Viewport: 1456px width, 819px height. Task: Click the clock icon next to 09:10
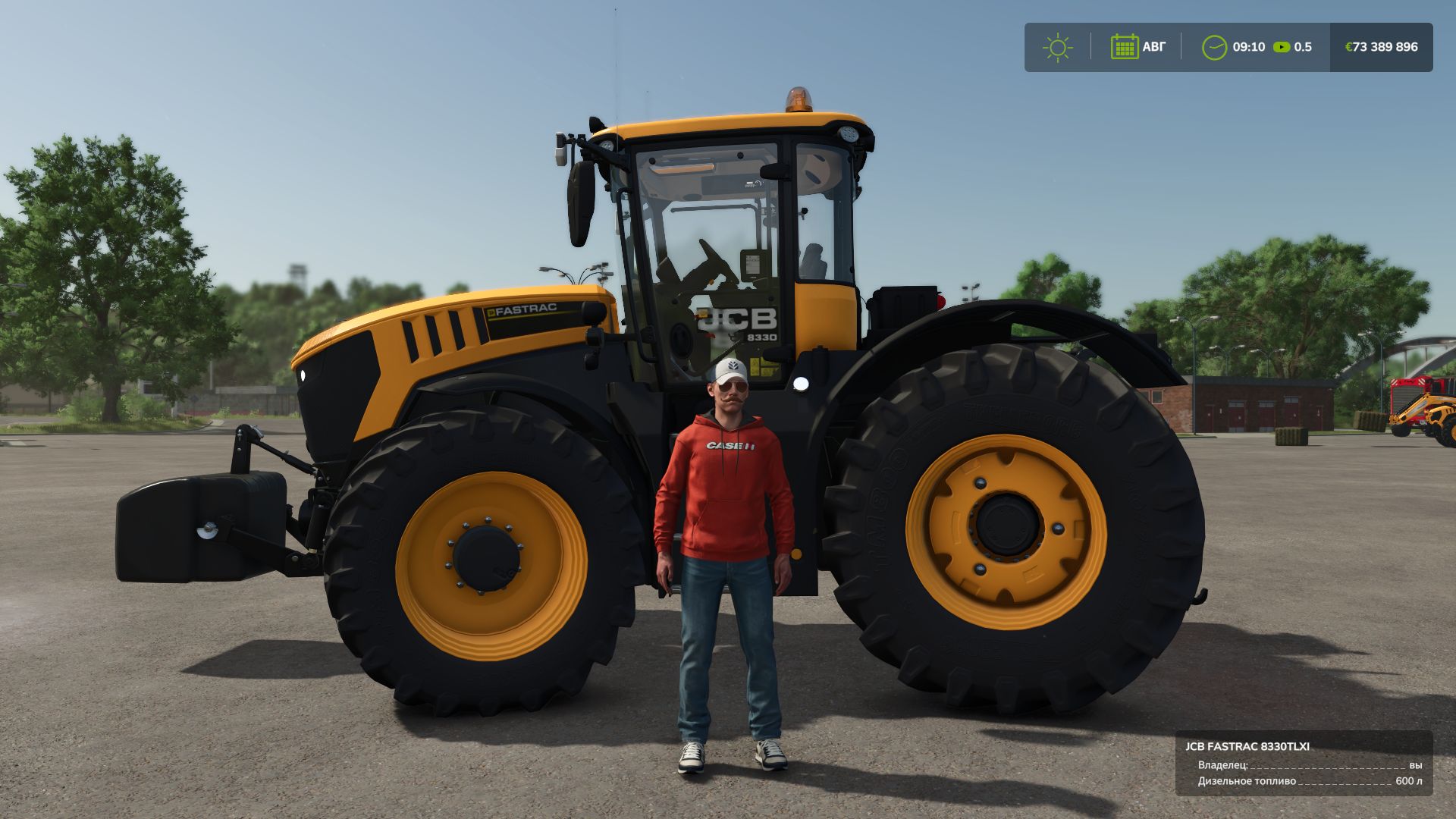(1213, 47)
